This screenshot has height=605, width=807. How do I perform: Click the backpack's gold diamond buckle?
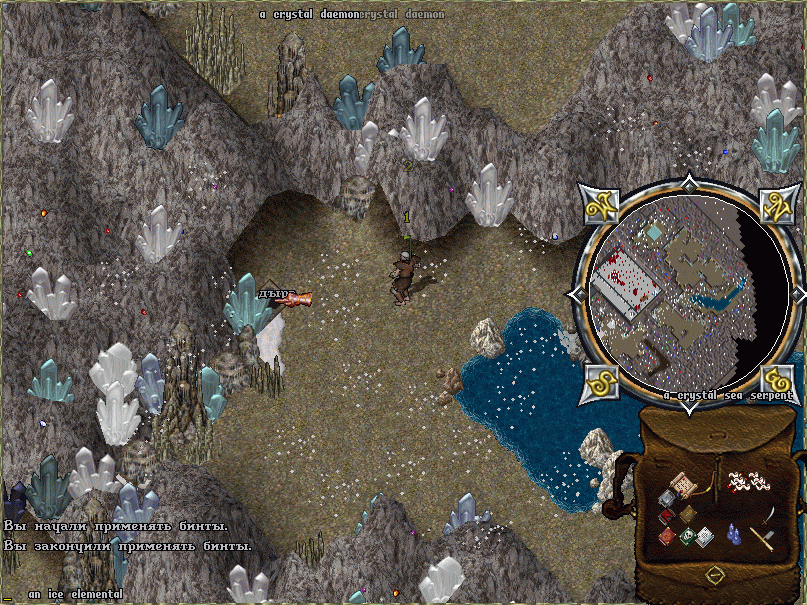click(x=714, y=575)
